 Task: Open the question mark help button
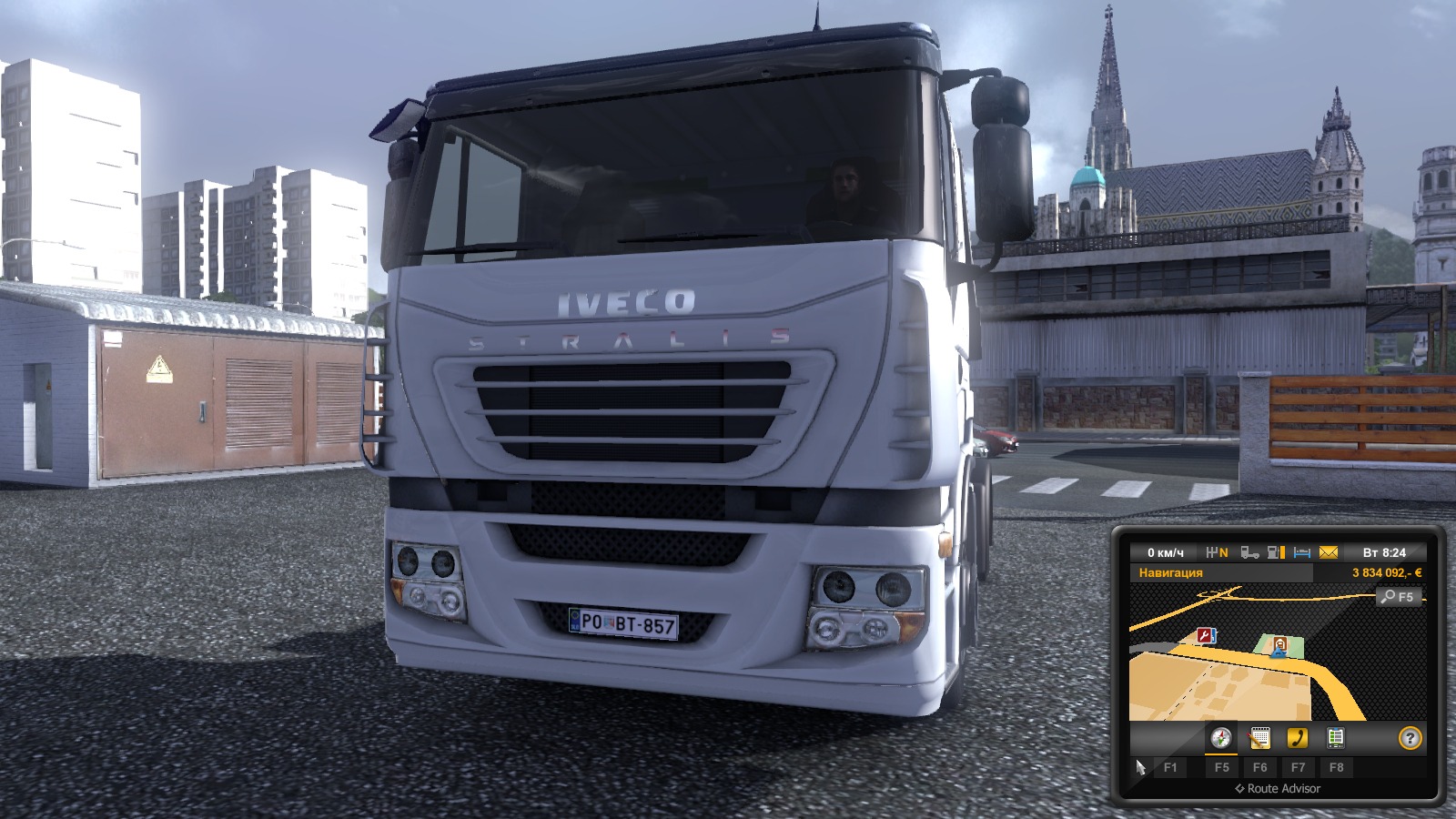point(1410,738)
